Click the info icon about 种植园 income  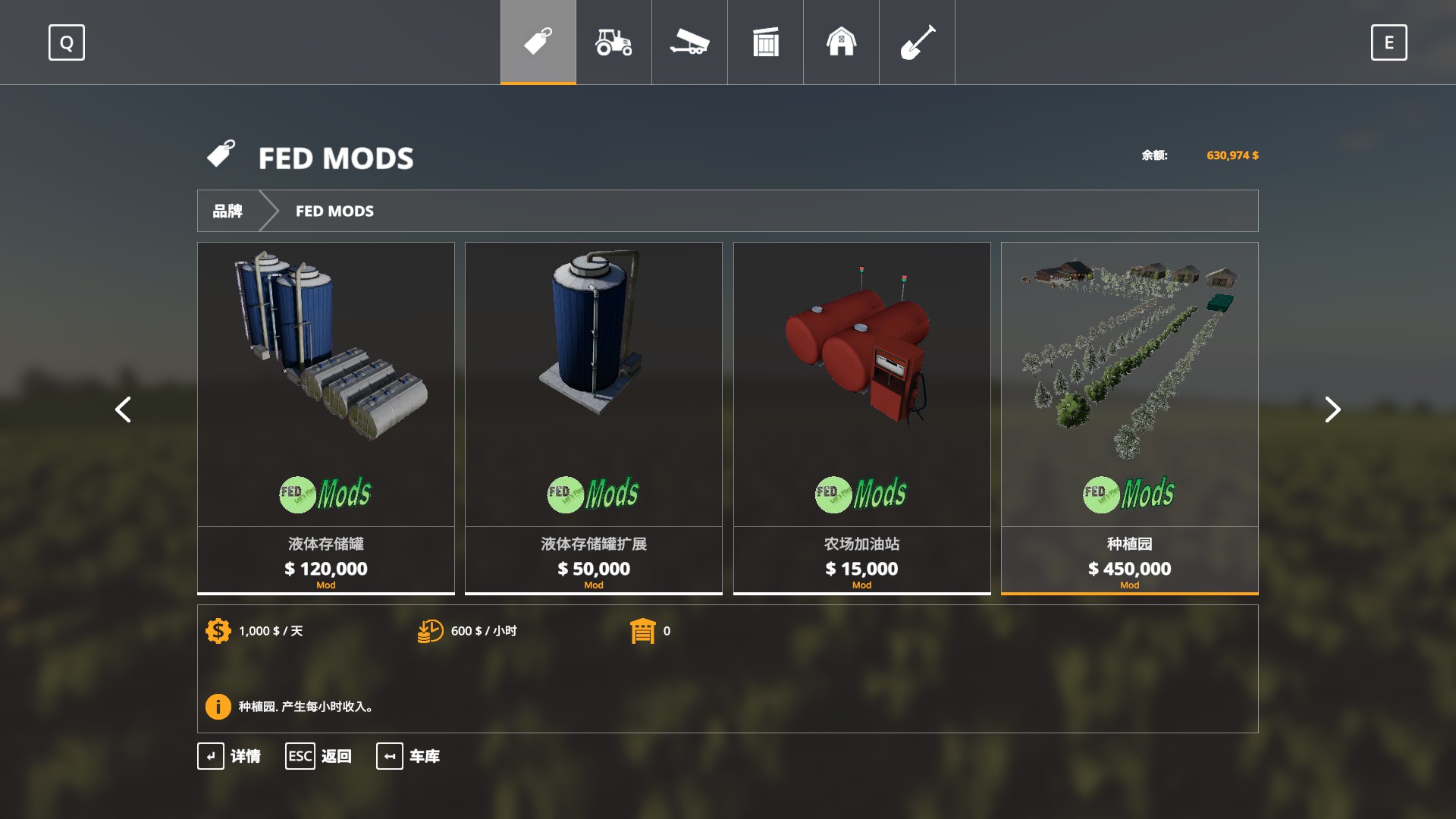(218, 706)
